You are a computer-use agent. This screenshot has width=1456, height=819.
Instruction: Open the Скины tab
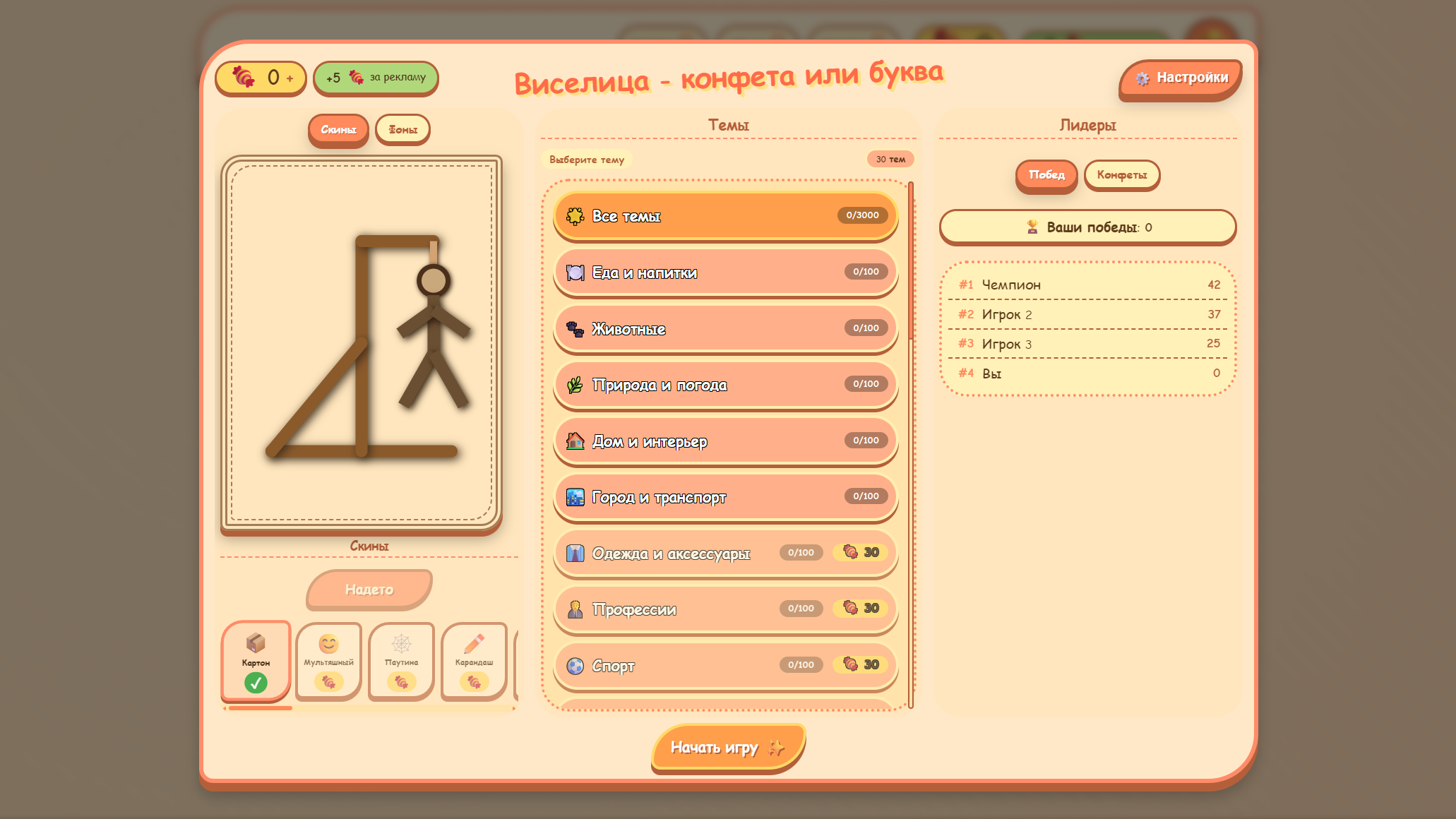point(338,130)
